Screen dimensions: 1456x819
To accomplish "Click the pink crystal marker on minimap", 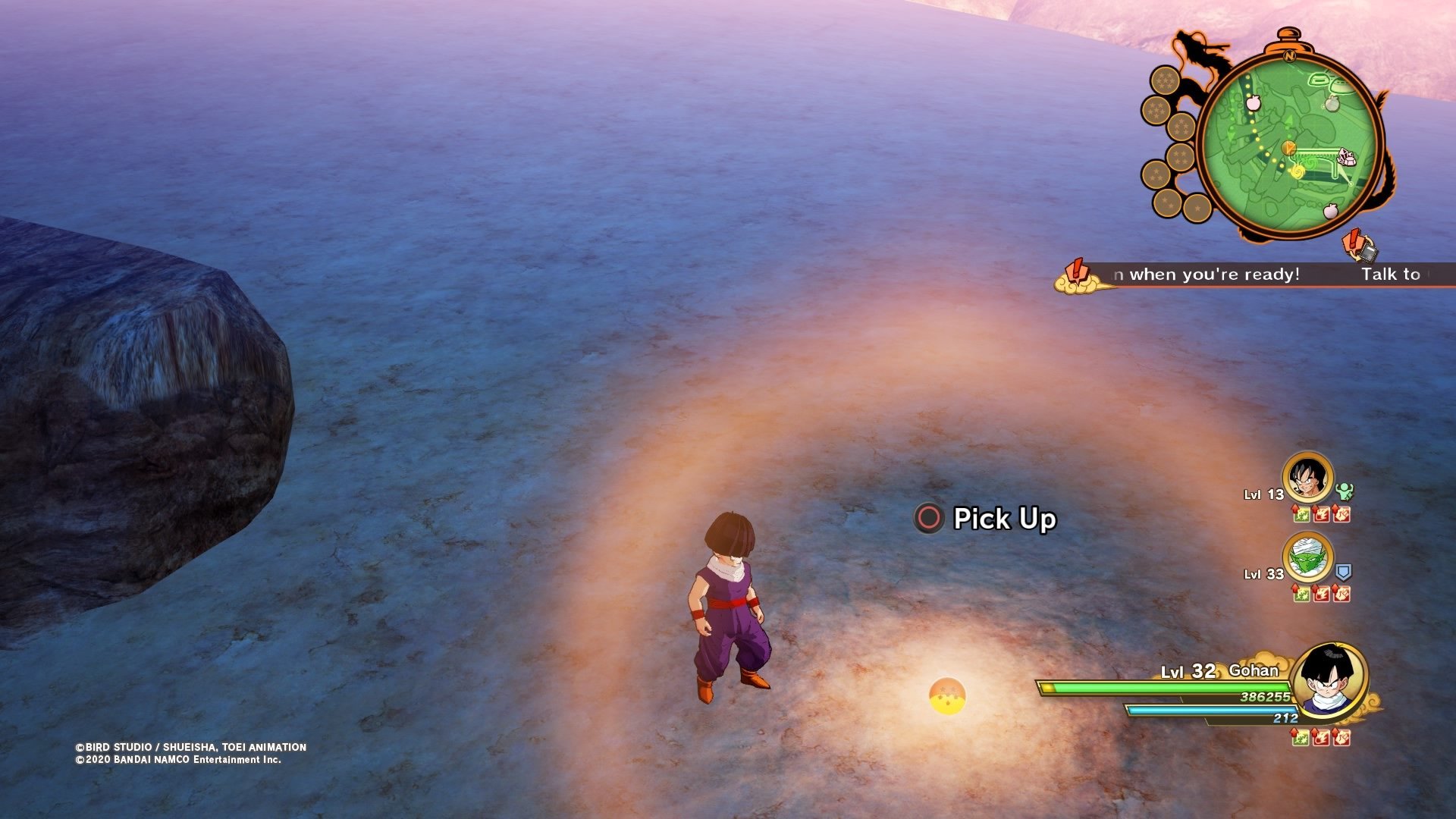I will (1347, 157).
